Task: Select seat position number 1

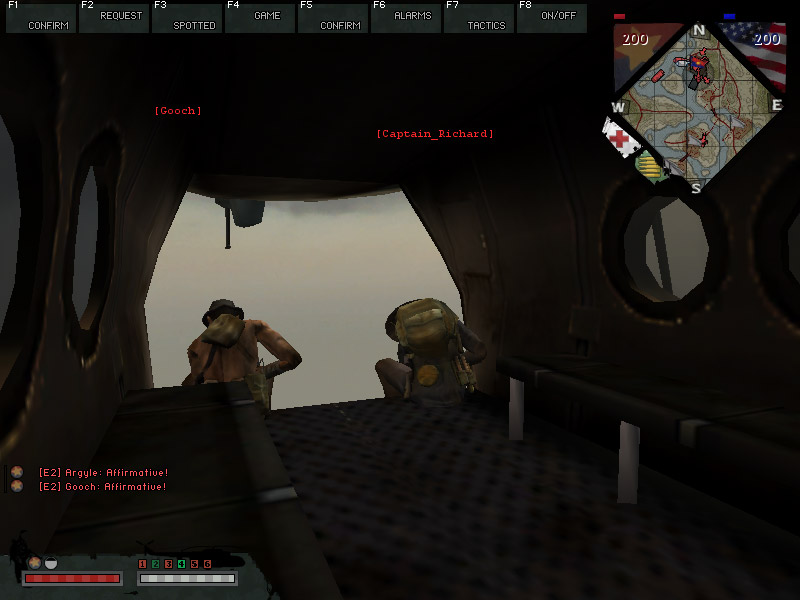Action: pos(142,565)
